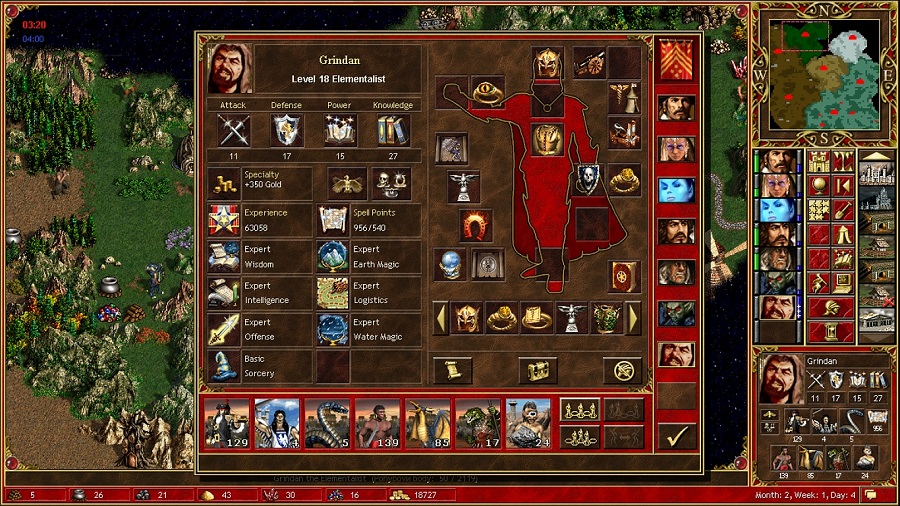Show the Expert Logistics skill info
Viewport: 900px width, 506px height.
(x=331, y=292)
